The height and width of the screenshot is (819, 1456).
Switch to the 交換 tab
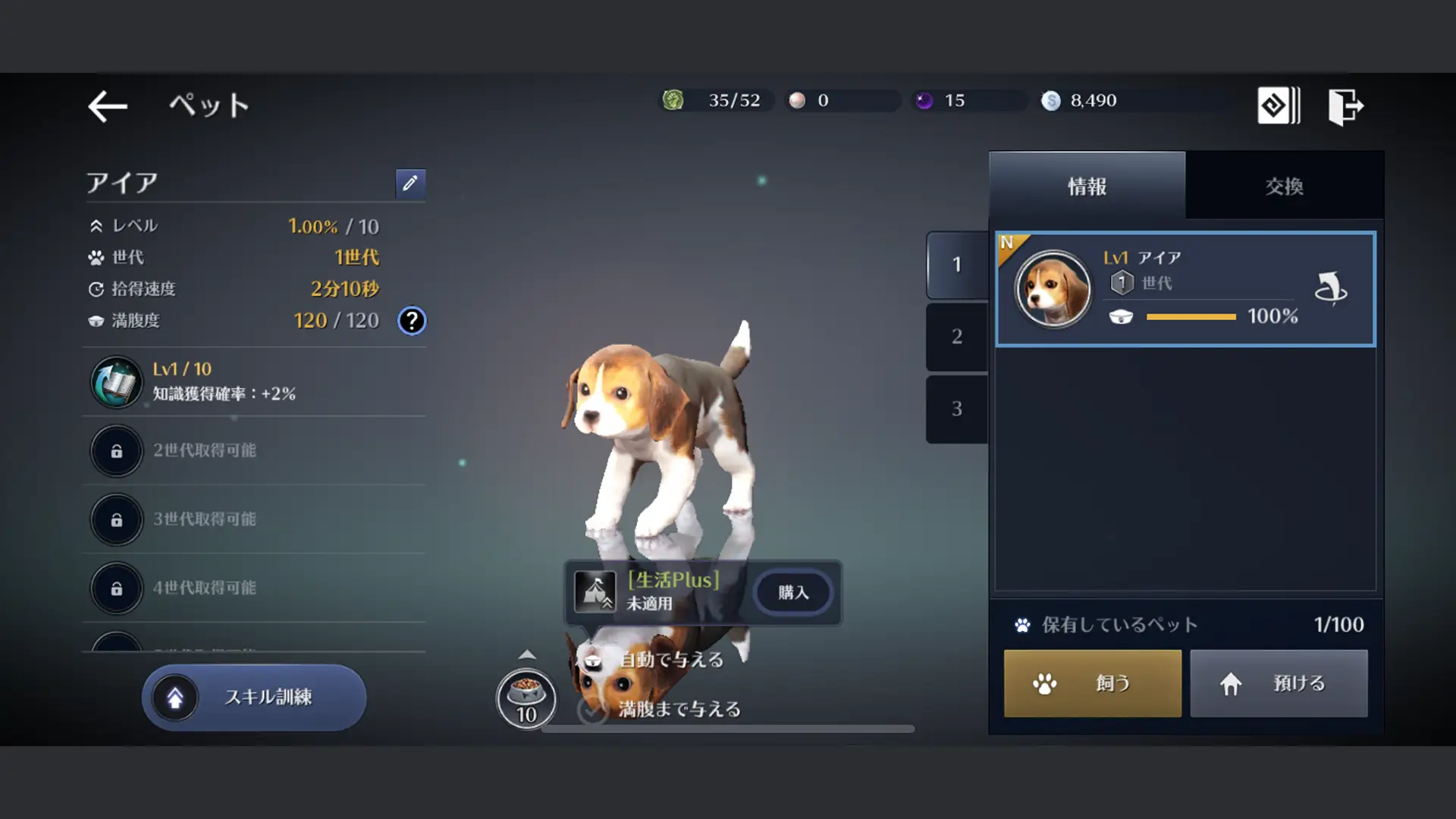tap(1283, 187)
